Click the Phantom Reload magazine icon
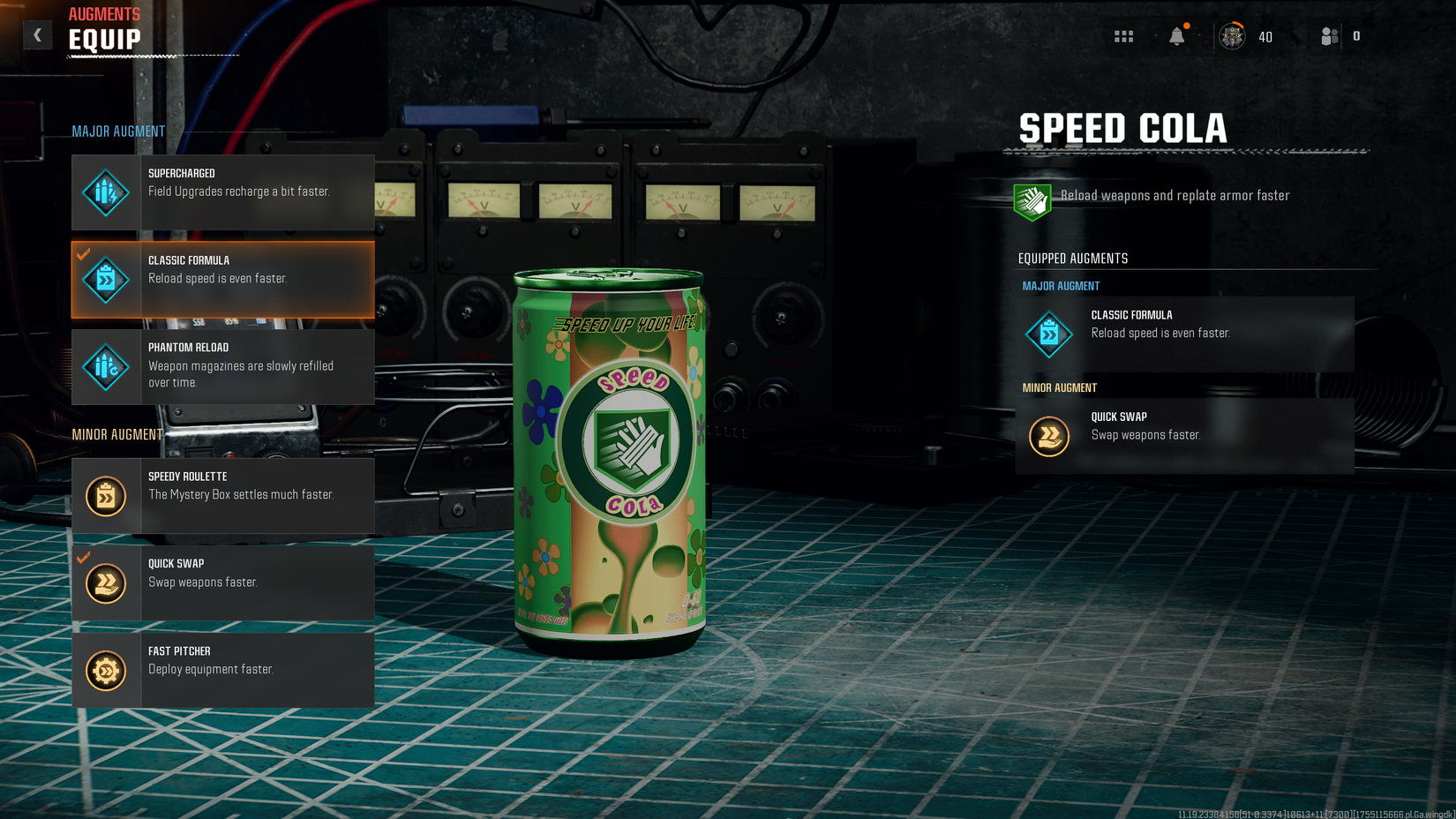The width and height of the screenshot is (1456, 819). pos(105,366)
